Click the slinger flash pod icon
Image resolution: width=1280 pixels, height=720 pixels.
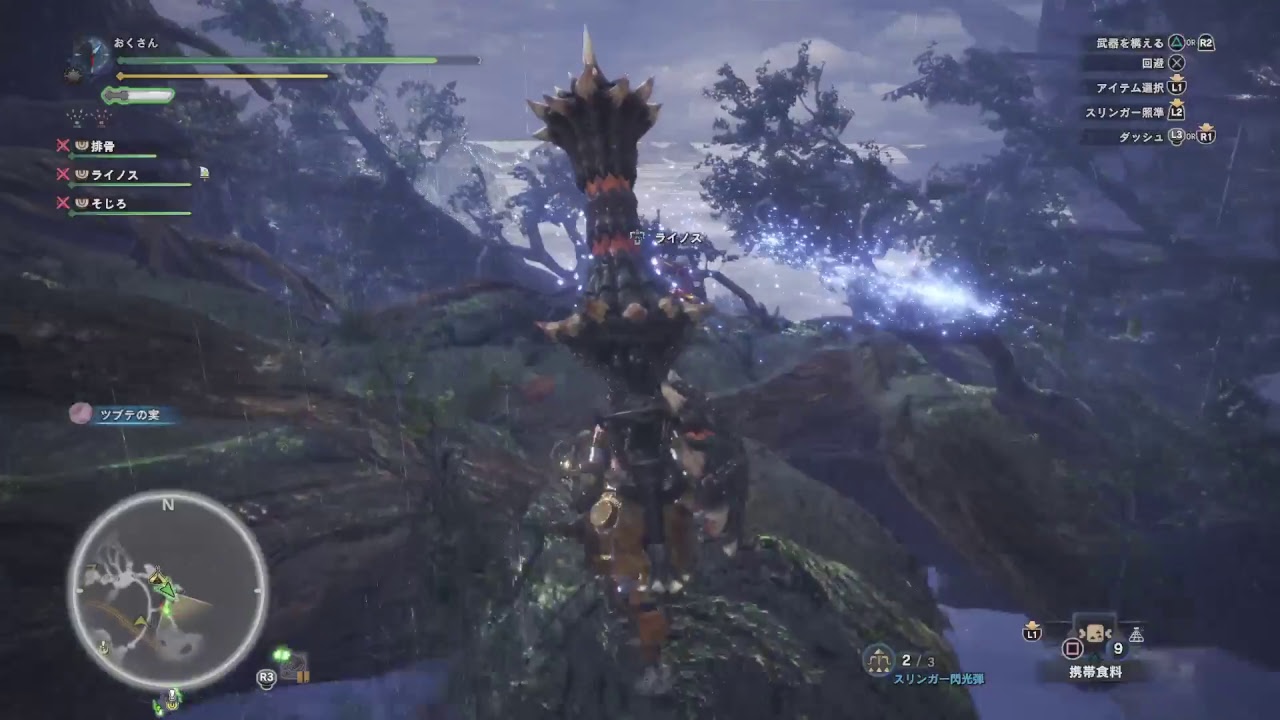click(x=879, y=660)
